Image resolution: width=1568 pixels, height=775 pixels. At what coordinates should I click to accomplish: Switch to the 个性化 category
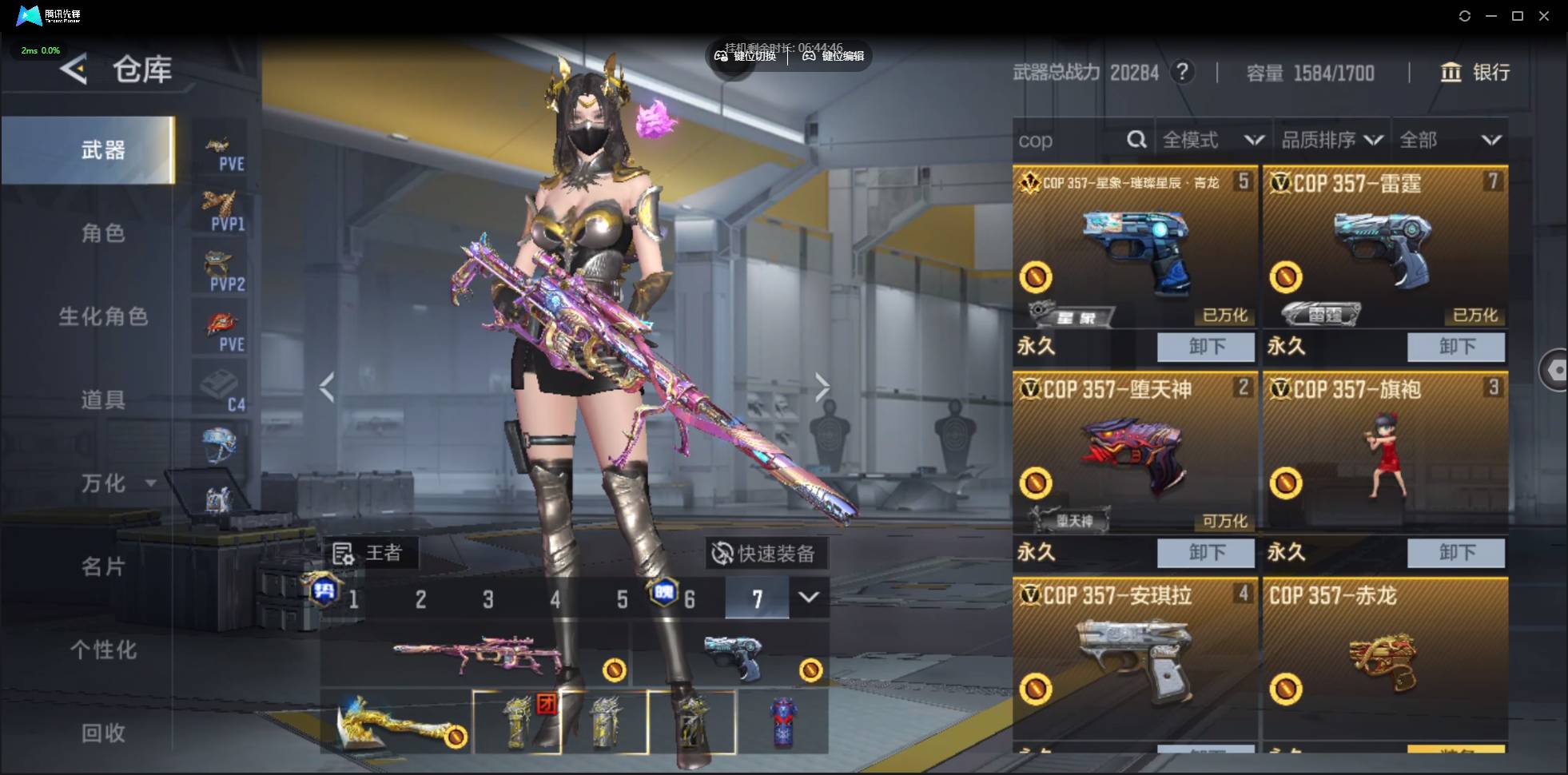point(103,650)
